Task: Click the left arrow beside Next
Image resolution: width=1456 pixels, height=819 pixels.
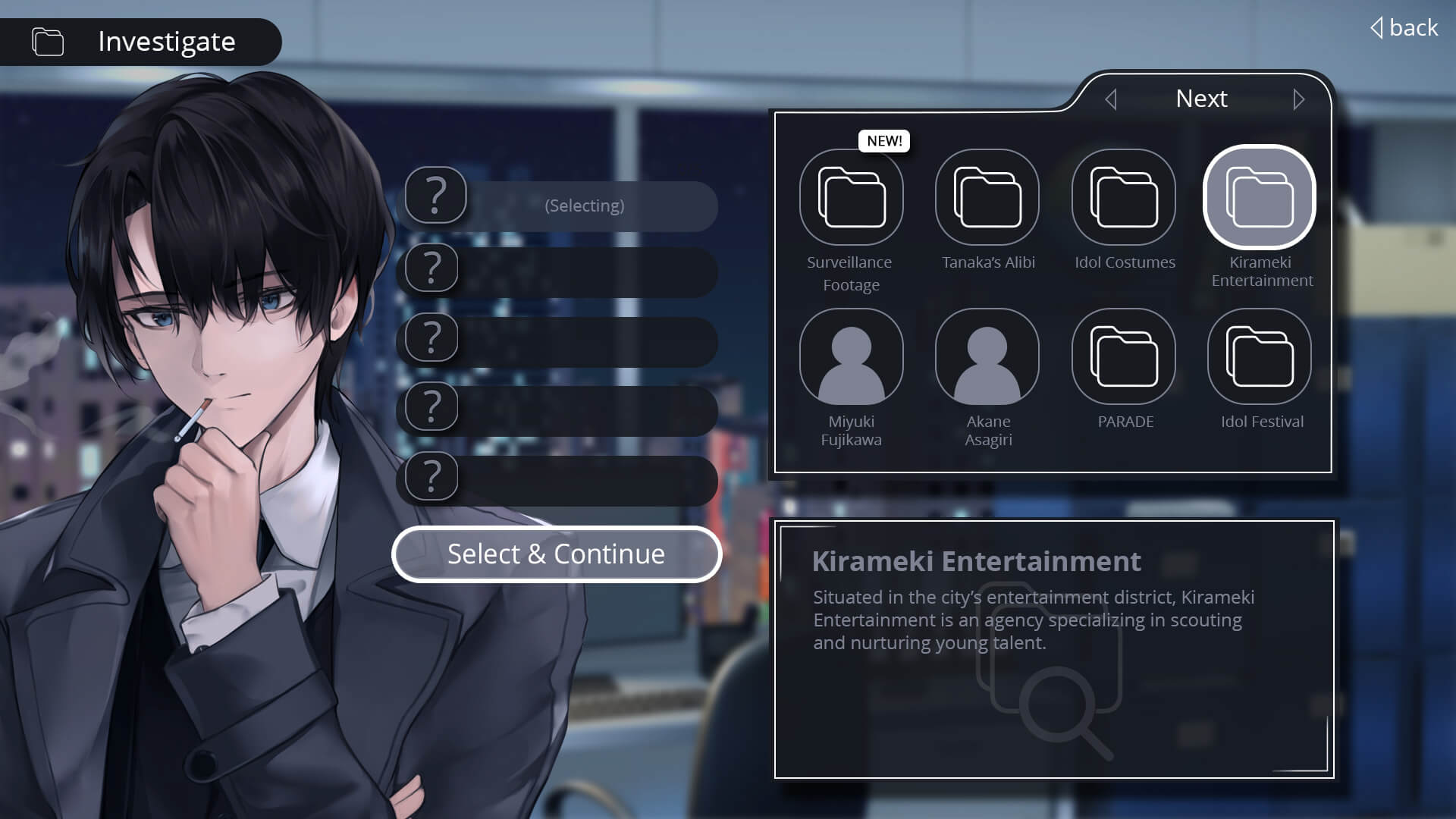Action: (x=1112, y=99)
